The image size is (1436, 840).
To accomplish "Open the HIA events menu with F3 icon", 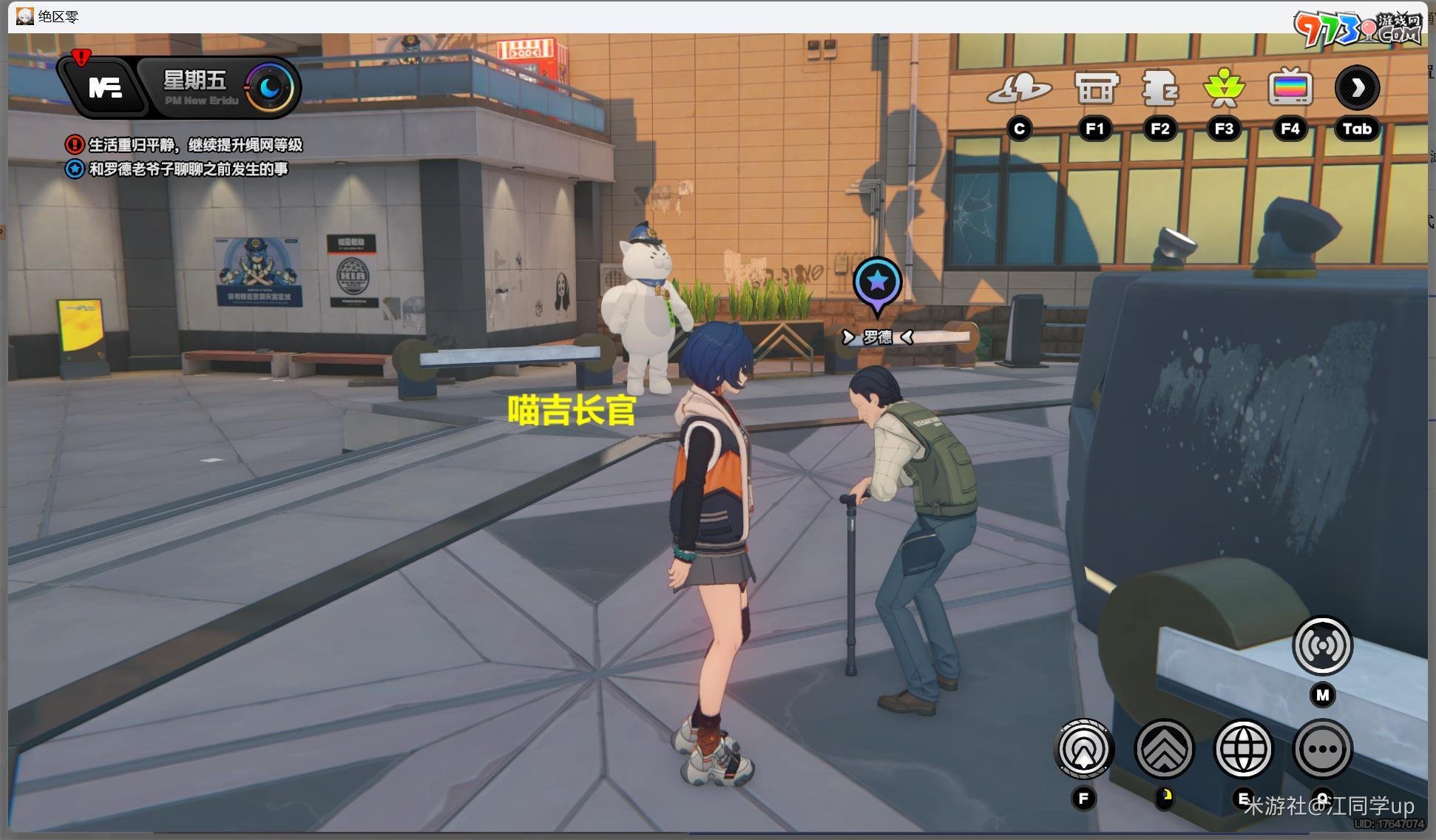I will click(1225, 87).
